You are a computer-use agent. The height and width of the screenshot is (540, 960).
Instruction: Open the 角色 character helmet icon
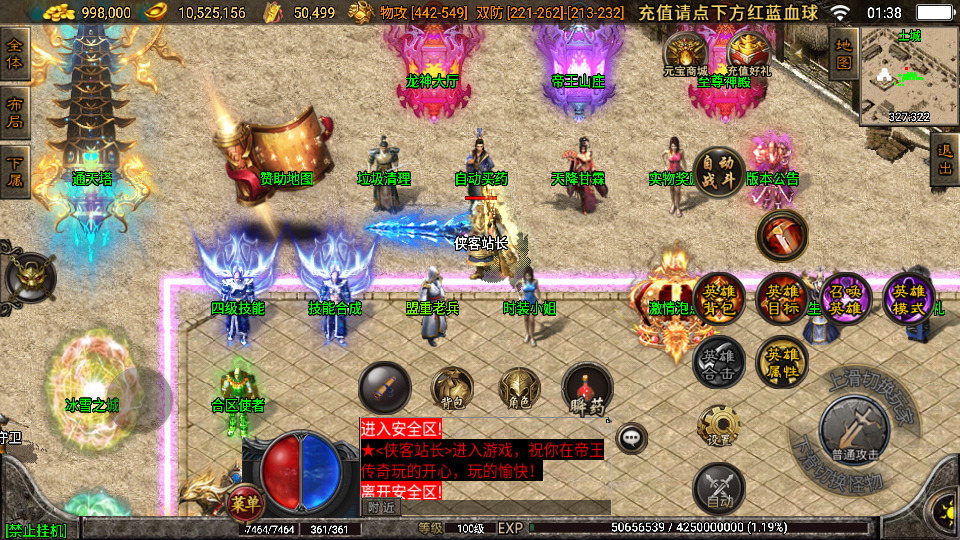pos(520,389)
